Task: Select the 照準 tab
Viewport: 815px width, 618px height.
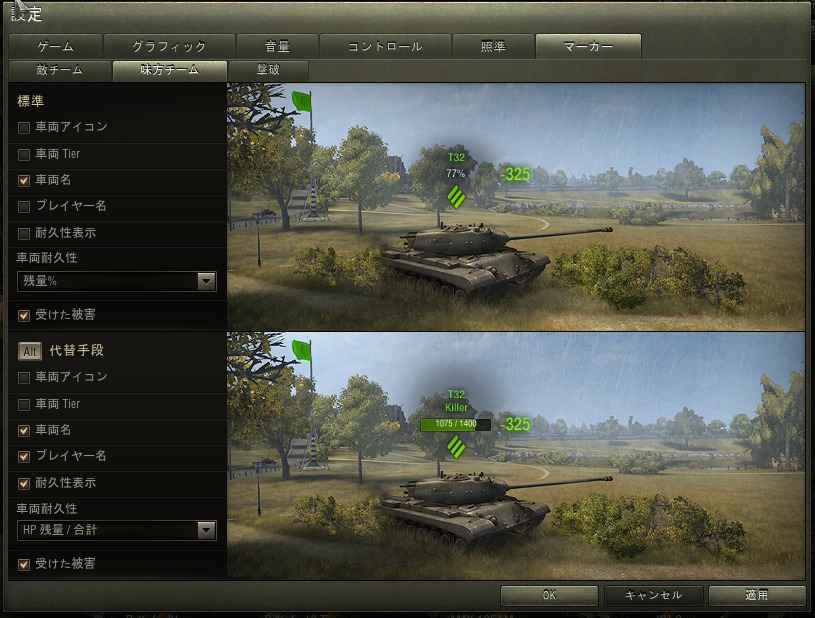Action: [493, 47]
